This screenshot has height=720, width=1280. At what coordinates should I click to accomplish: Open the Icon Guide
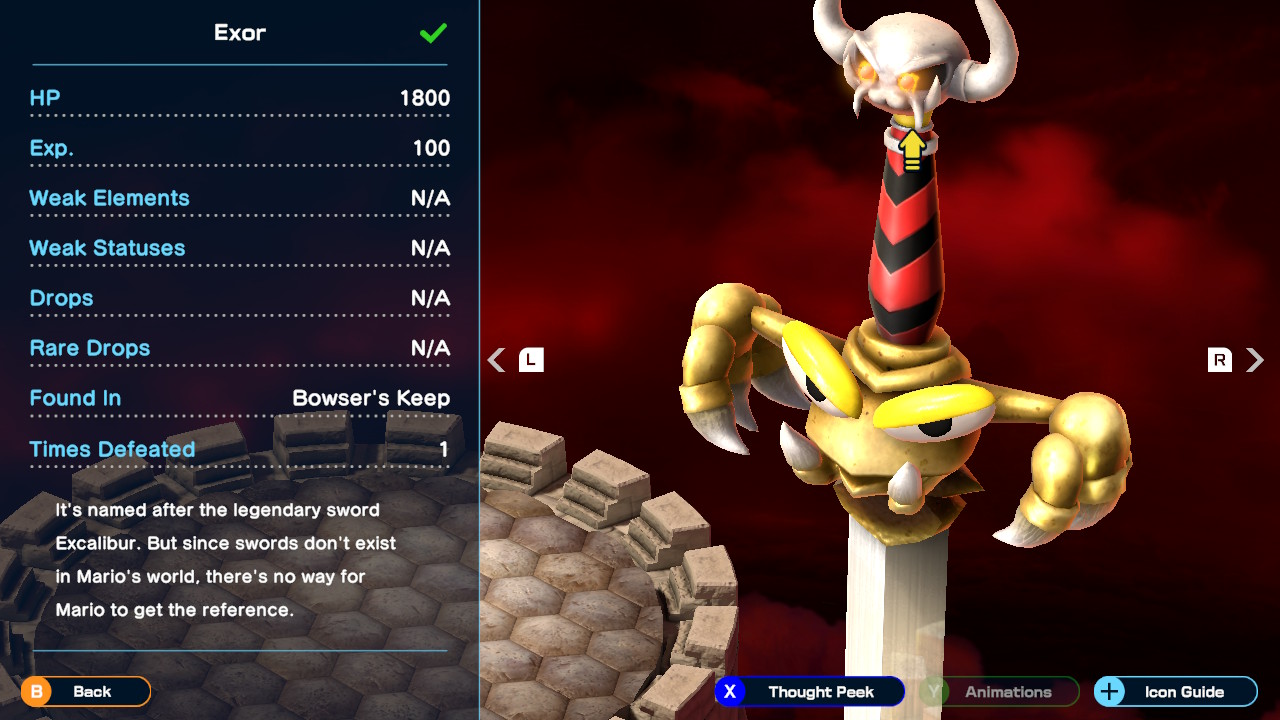tap(1175, 691)
